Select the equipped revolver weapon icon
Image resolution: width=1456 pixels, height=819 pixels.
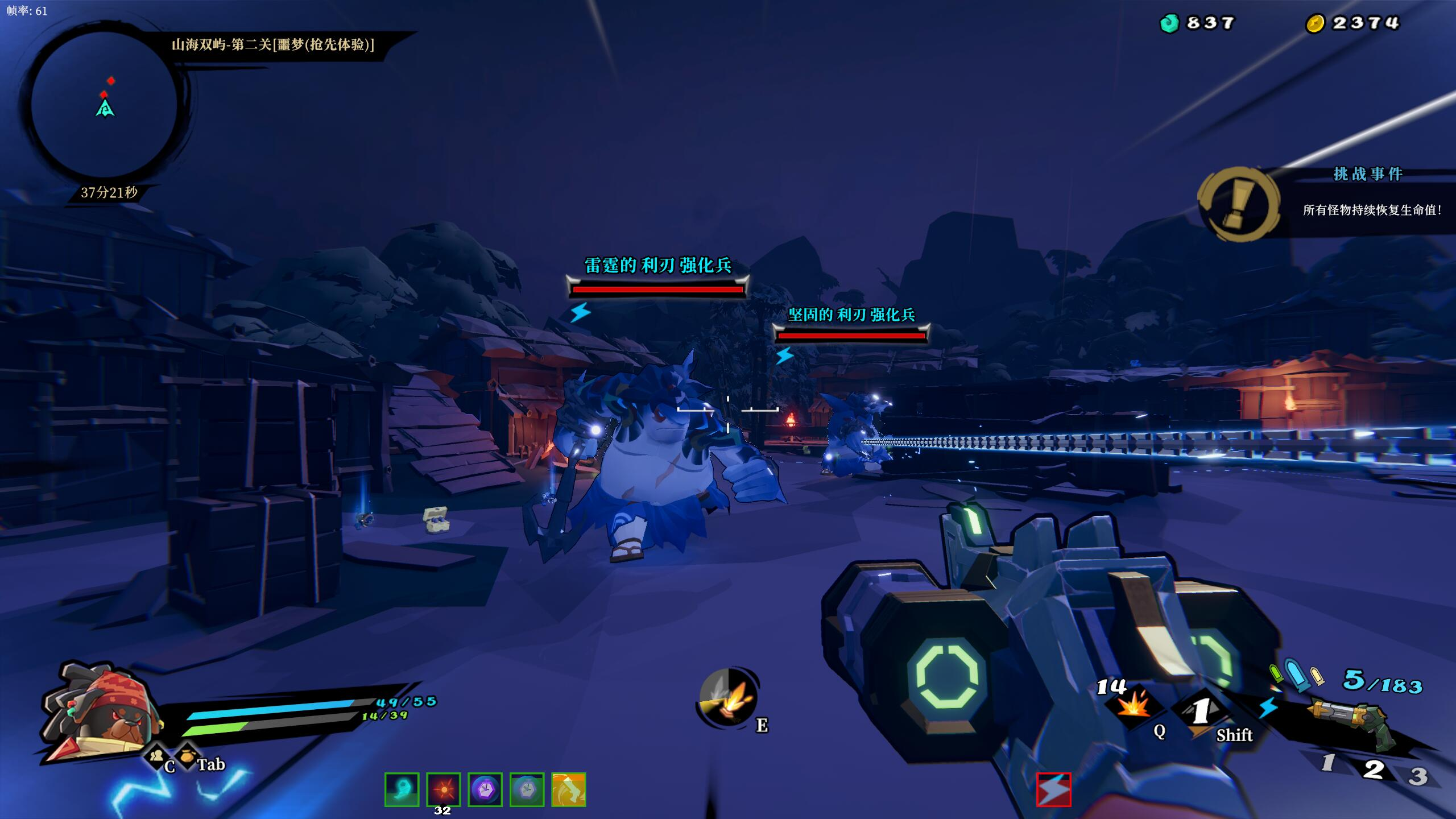[x=1352, y=722]
